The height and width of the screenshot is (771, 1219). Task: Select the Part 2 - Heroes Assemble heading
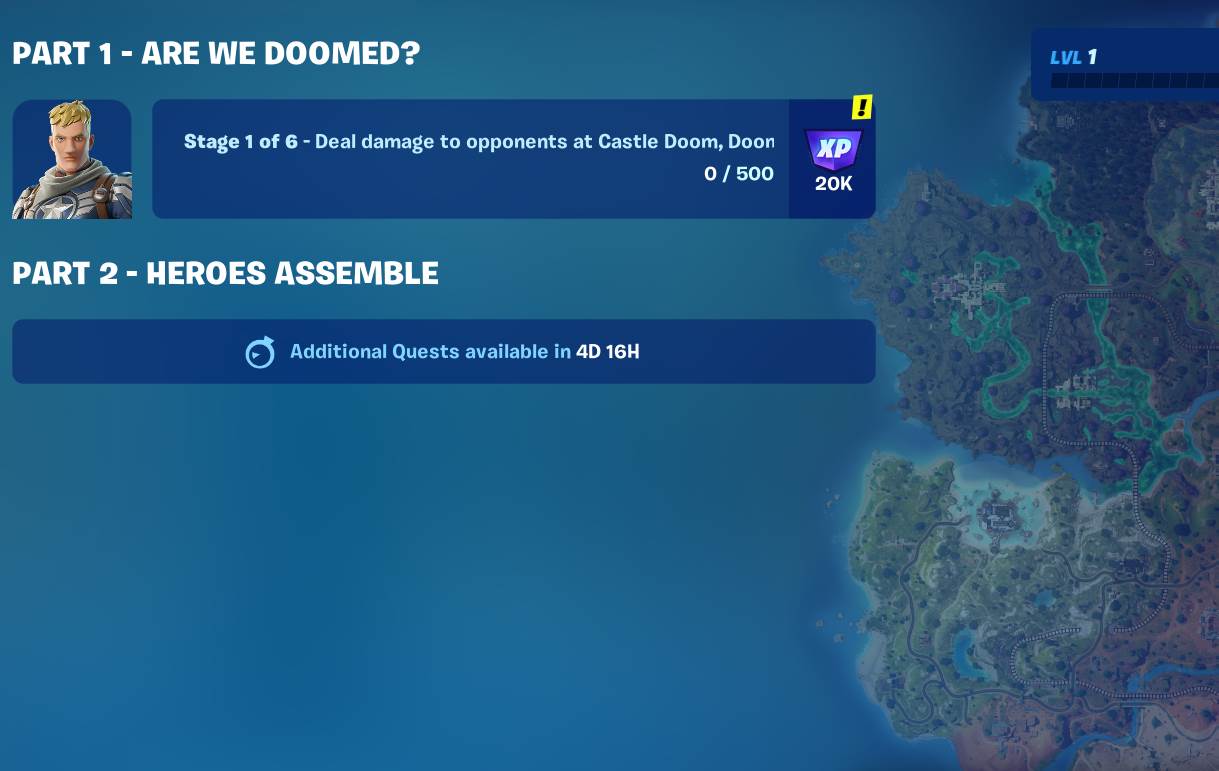[225, 273]
